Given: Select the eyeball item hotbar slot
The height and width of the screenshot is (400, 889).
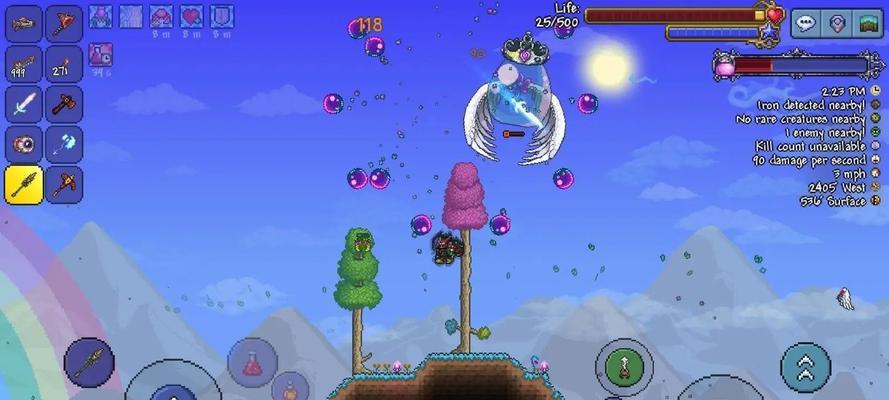Looking at the screenshot, I should click(x=24, y=145).
